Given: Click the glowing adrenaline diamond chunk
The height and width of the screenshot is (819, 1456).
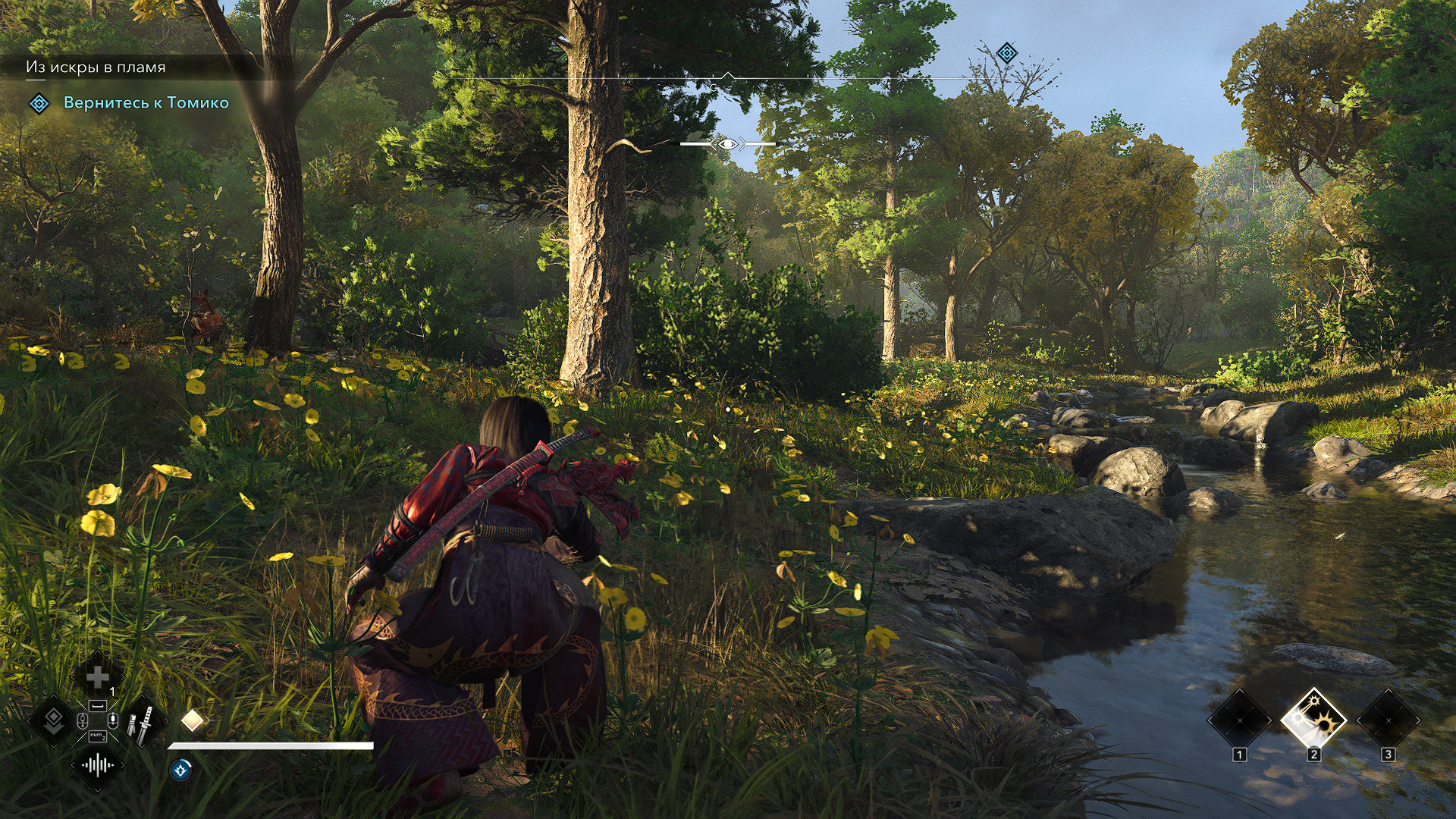Looking at the screenshot, I should tap(192, 720).
